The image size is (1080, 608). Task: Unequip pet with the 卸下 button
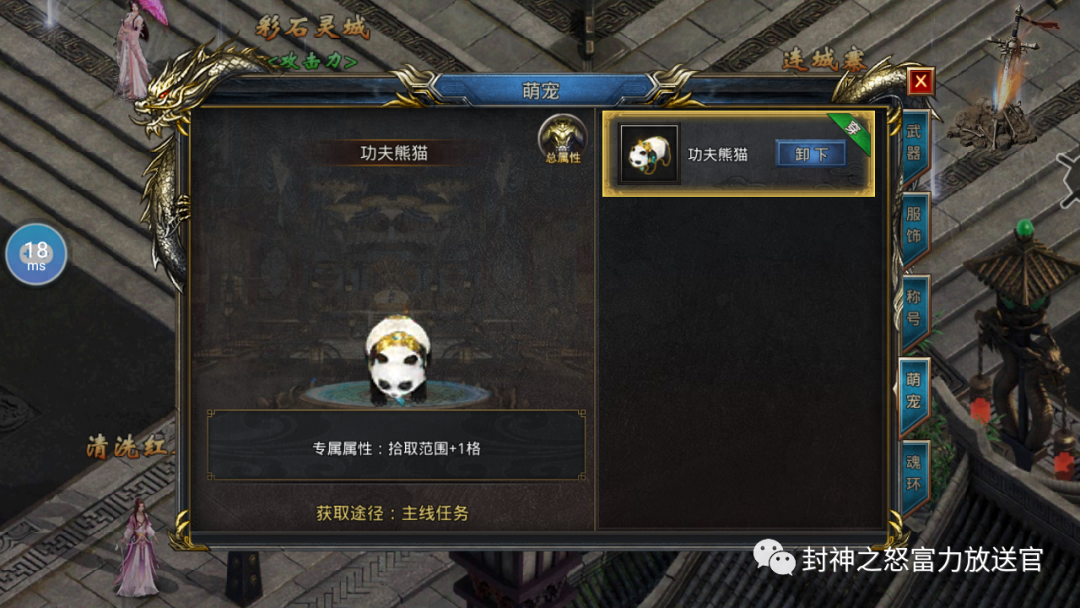click(x=810, y=154)
